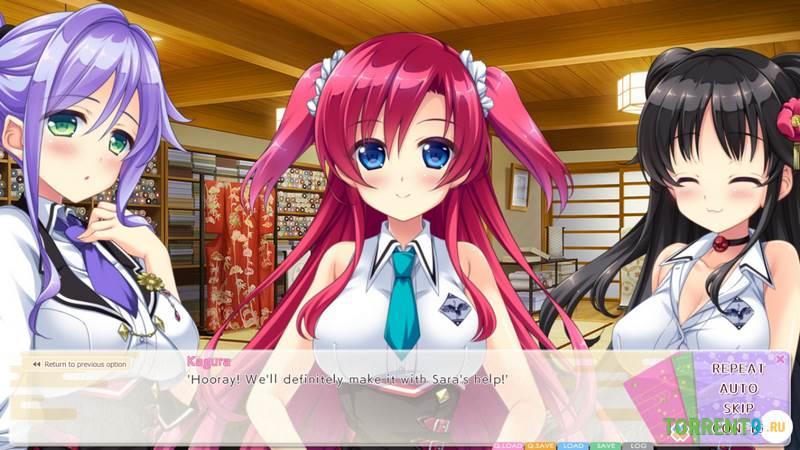Quick save with the Q.SAVE tab
The width and height of the screenshot is (800, 450).
coord(541,445)
